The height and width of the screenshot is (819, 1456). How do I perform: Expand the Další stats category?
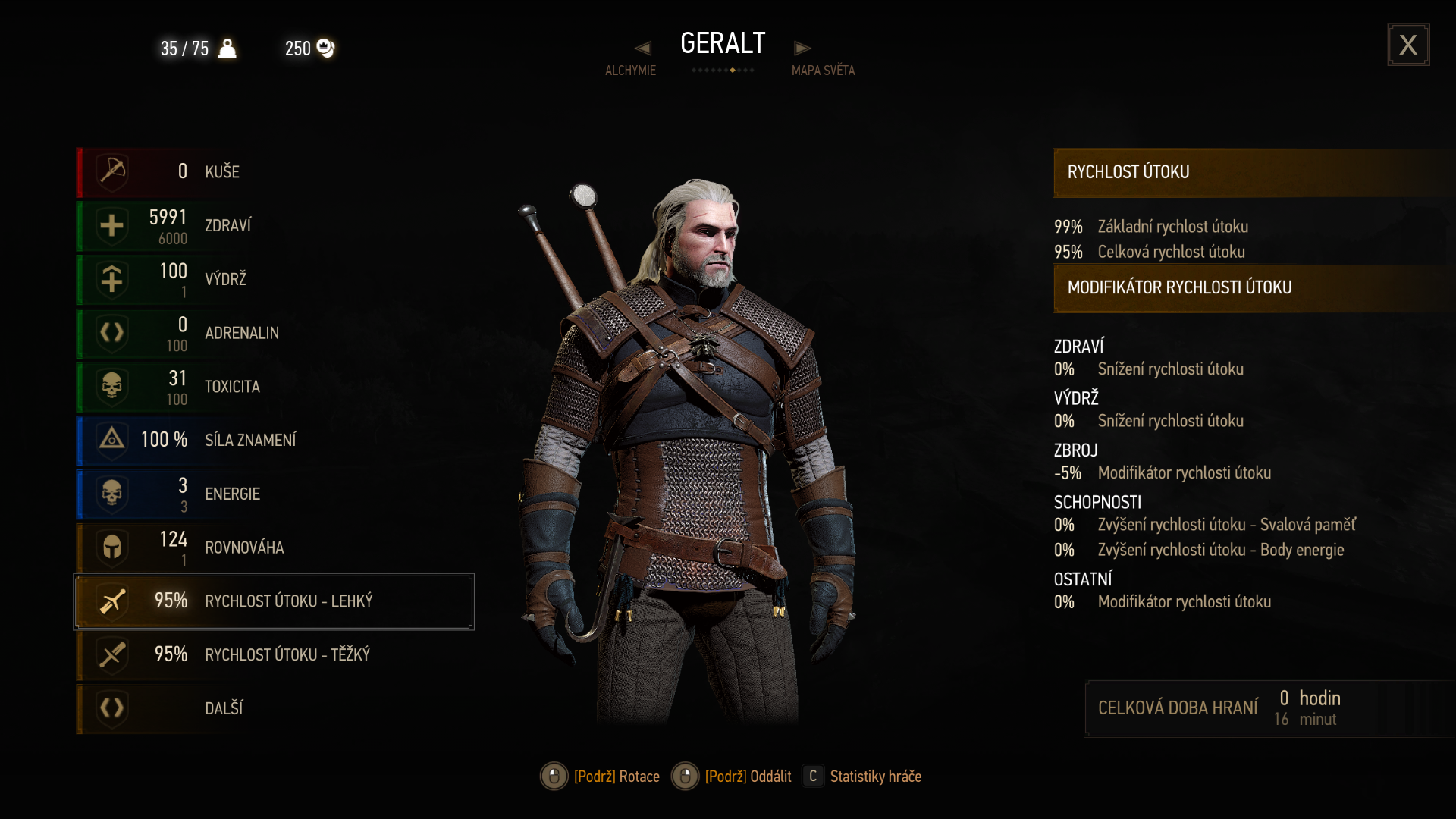[273, 708]
